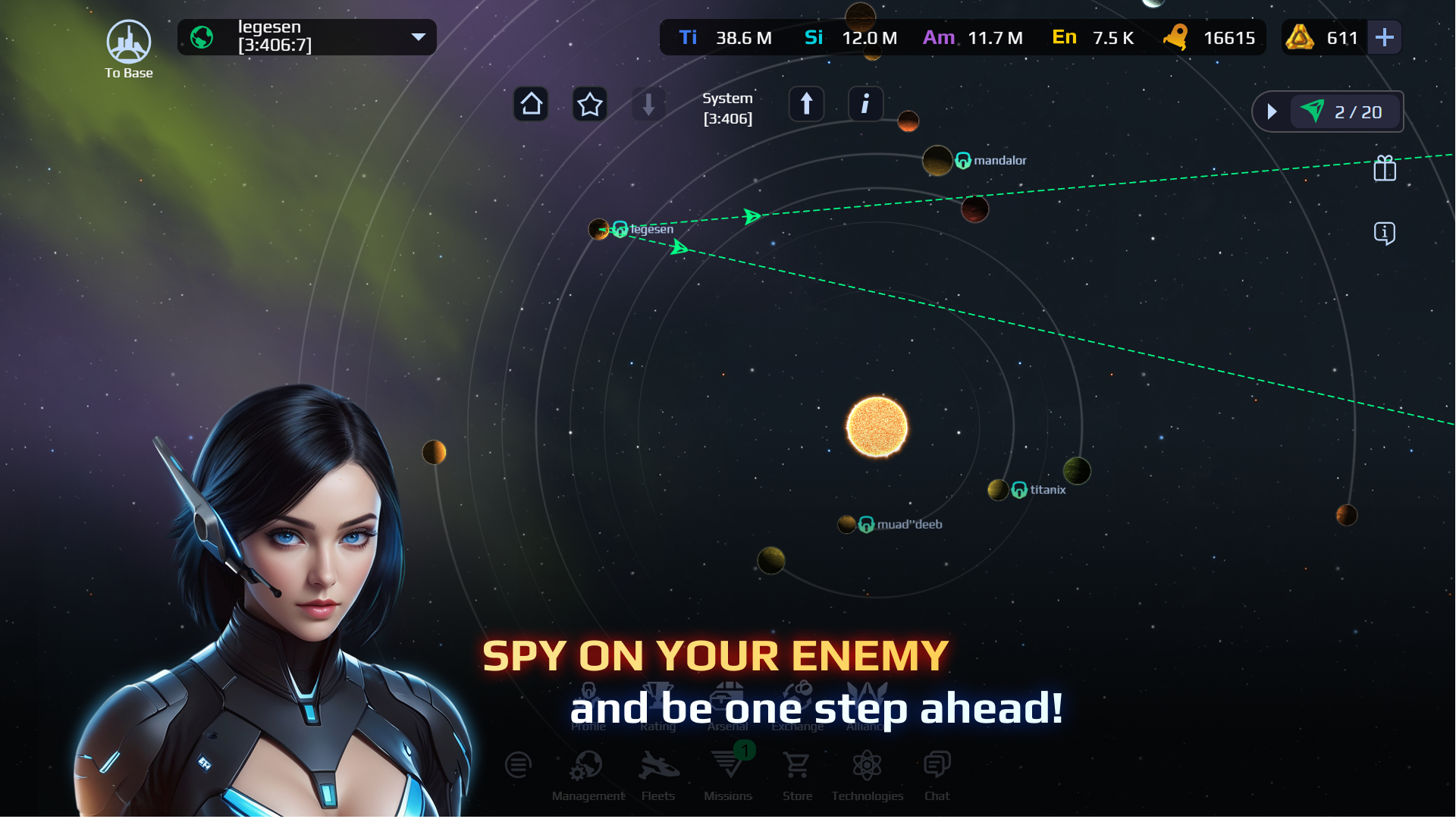Open the legesen planet selector dropdown
This screenshot has width=1456, height=819.
306,36
